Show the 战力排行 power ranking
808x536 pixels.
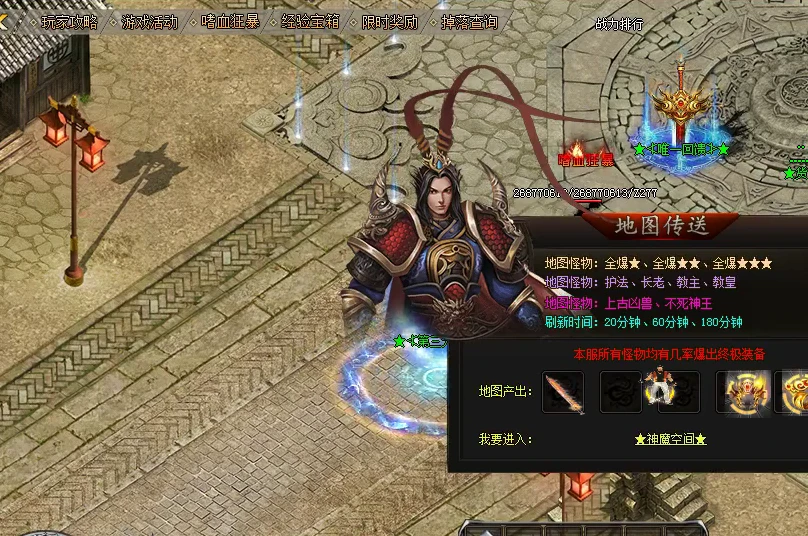point(619,24)
